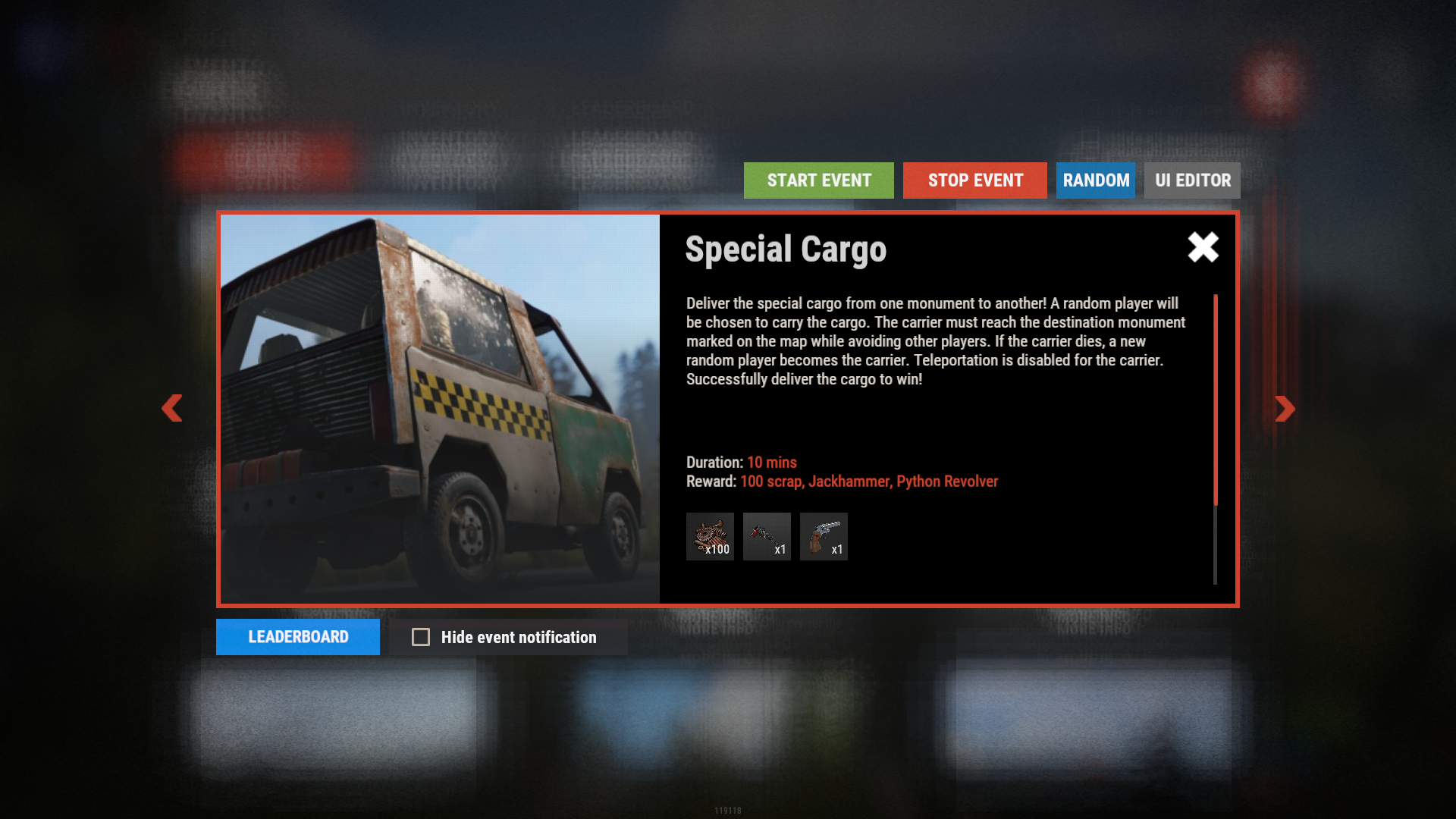This screenshot has width=1456, height=819.
Task: Click the red Stop Event button
Action: click(x=974, y=180)
